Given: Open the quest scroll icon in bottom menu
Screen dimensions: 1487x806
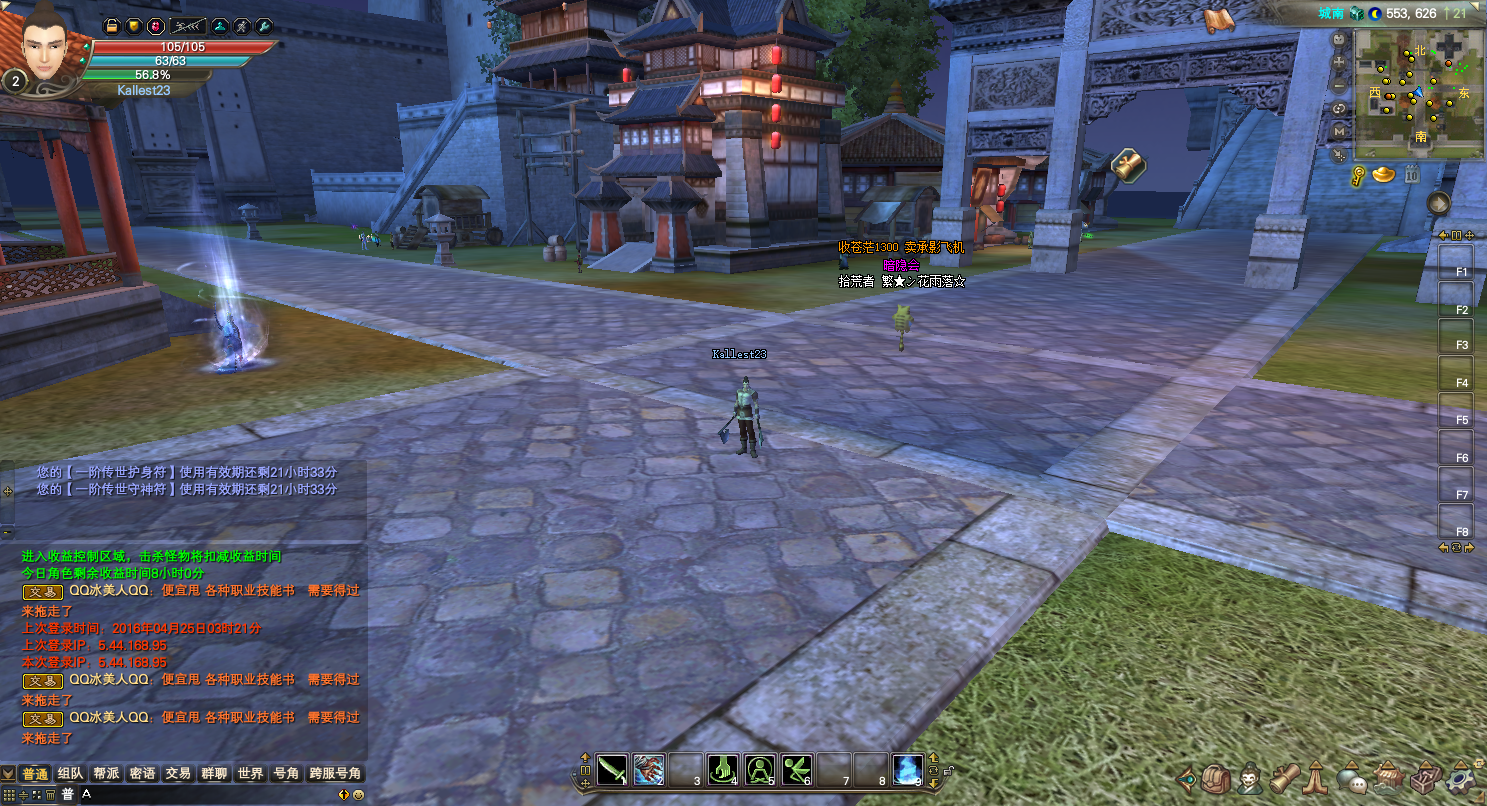Looking at the screenshot, I should (x=1284, y=778).
